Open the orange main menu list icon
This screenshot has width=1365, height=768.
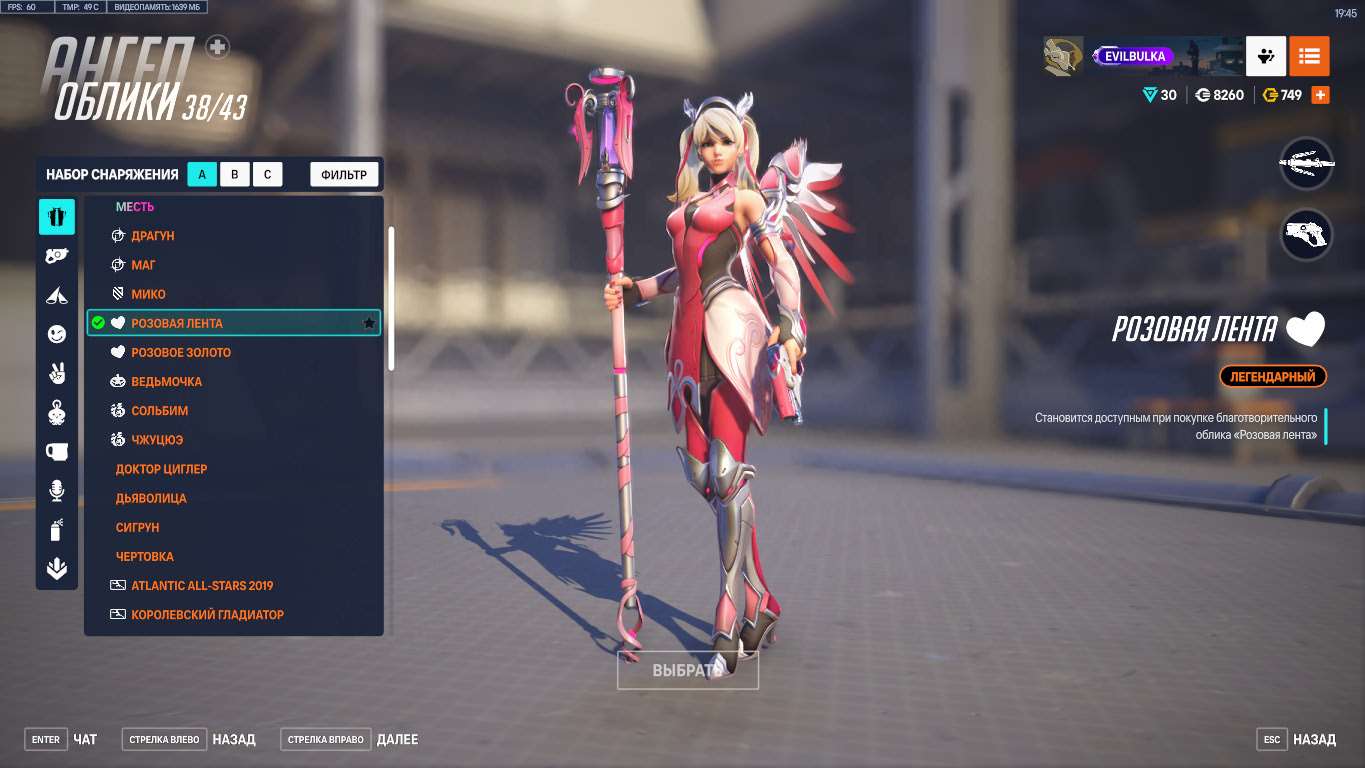[x=1309, y=56]
